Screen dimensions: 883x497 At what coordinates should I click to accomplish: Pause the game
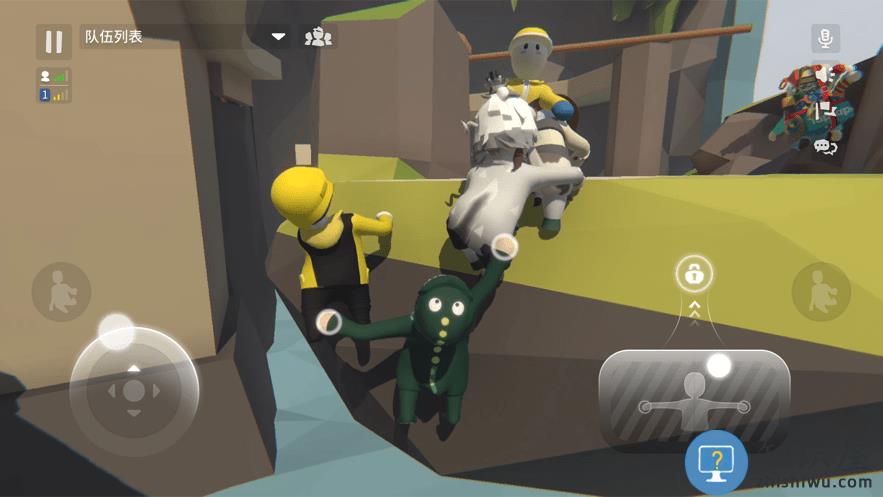tap(54, 41)
